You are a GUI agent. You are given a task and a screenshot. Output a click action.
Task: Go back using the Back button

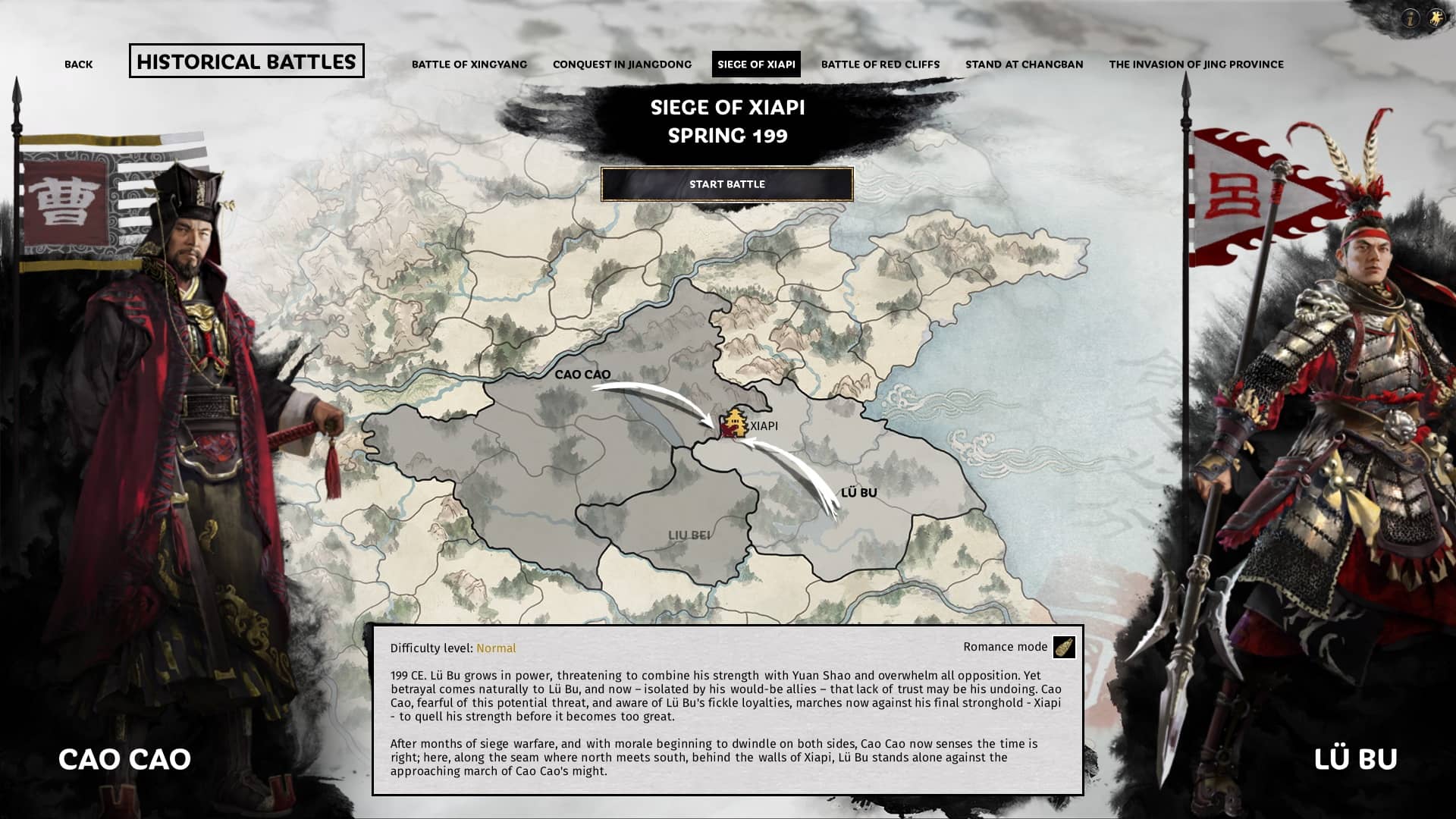pyautogui.click(x=78, y=64)
